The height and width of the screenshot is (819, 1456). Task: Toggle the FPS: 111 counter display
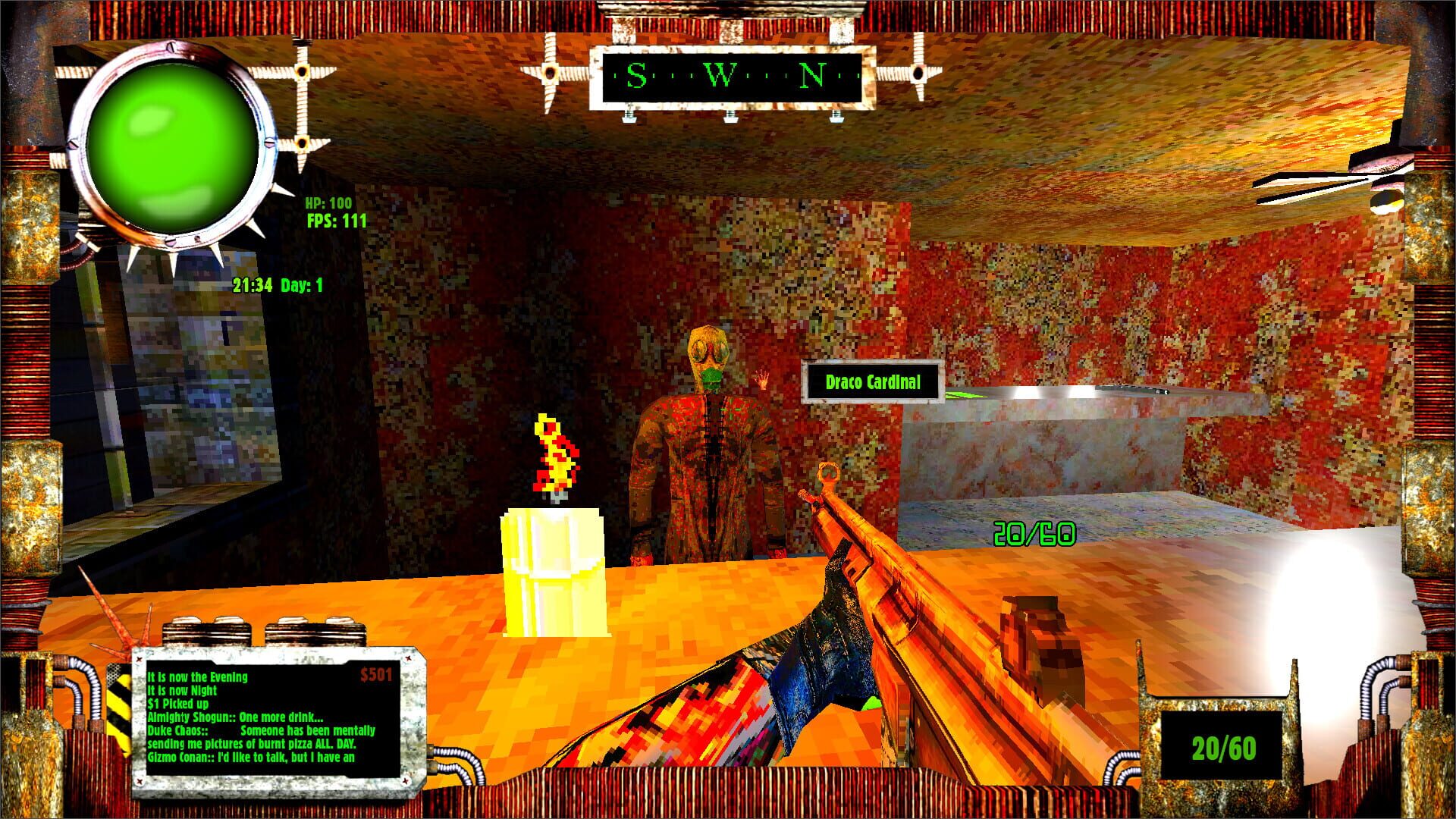click(x=335, y=222)
